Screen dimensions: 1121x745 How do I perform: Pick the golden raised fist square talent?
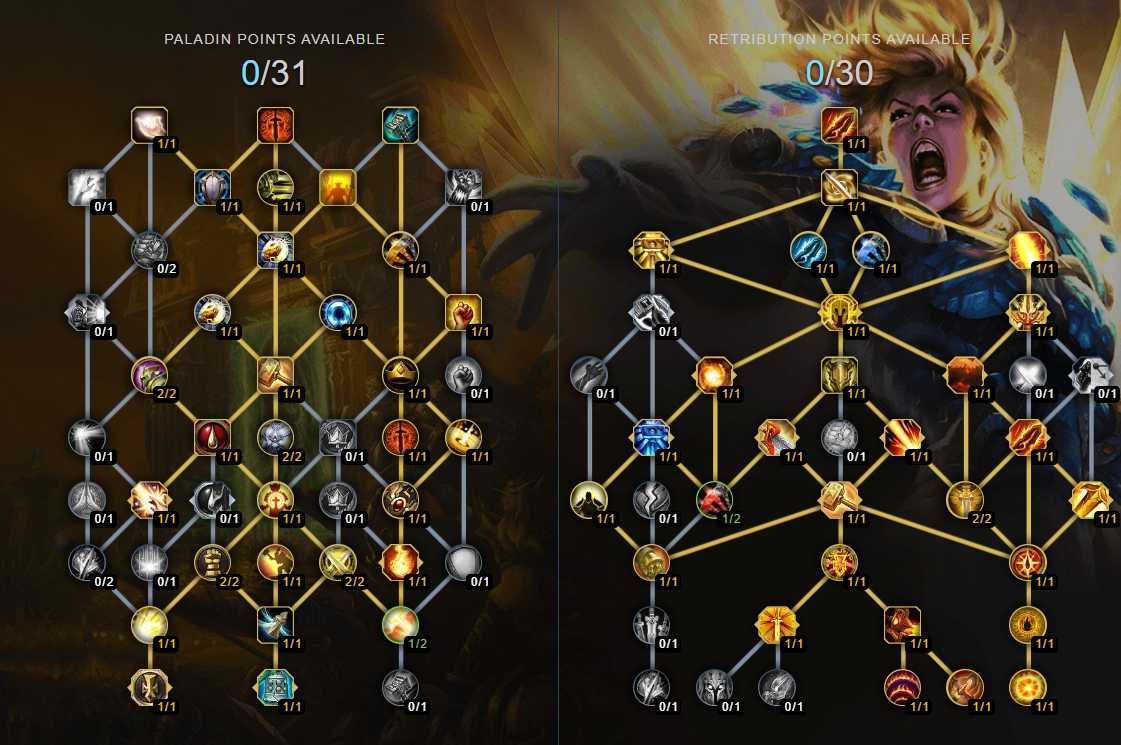pos(462,312)
